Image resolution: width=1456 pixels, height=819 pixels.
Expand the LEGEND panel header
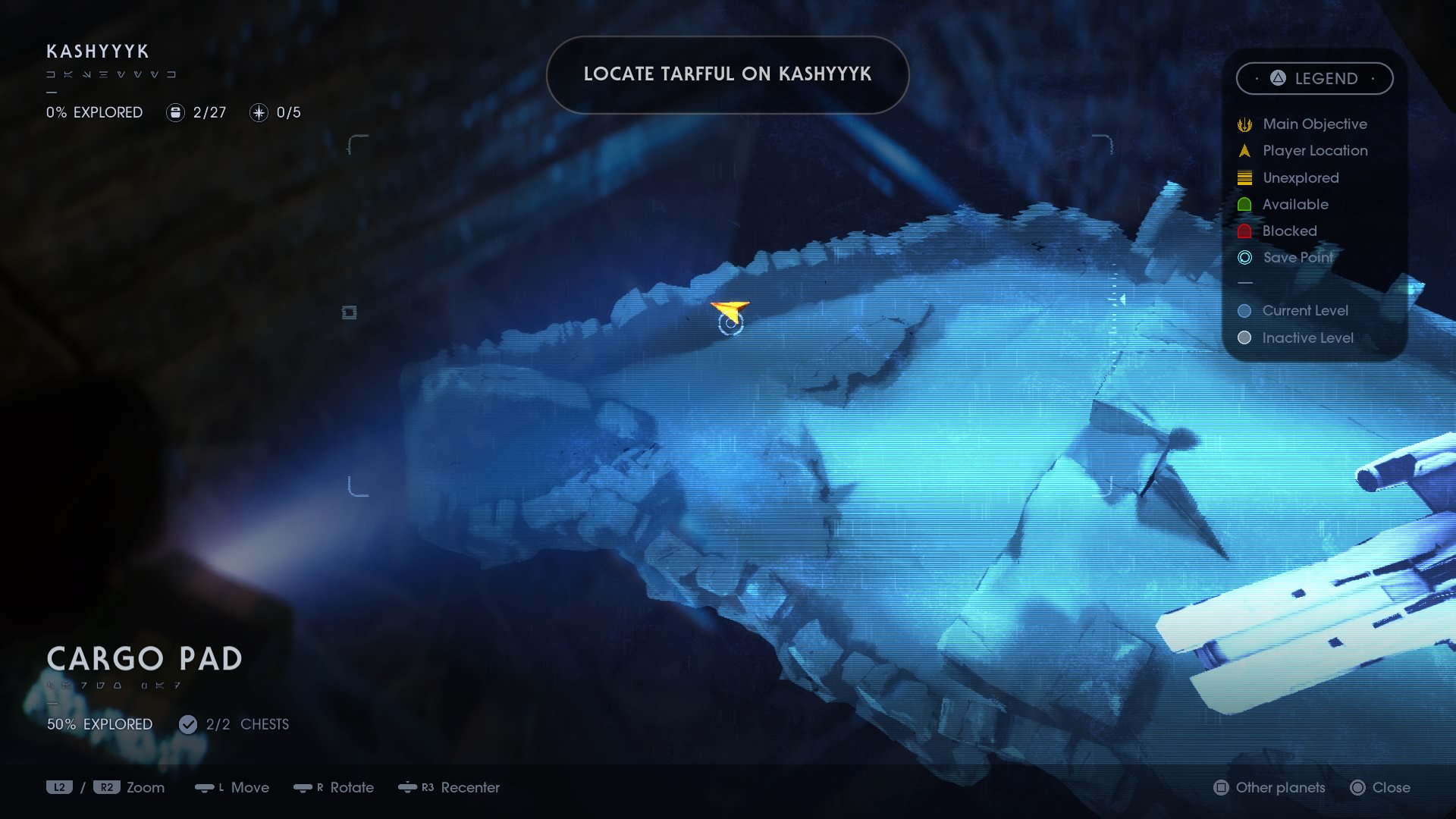pos(1315,78)
